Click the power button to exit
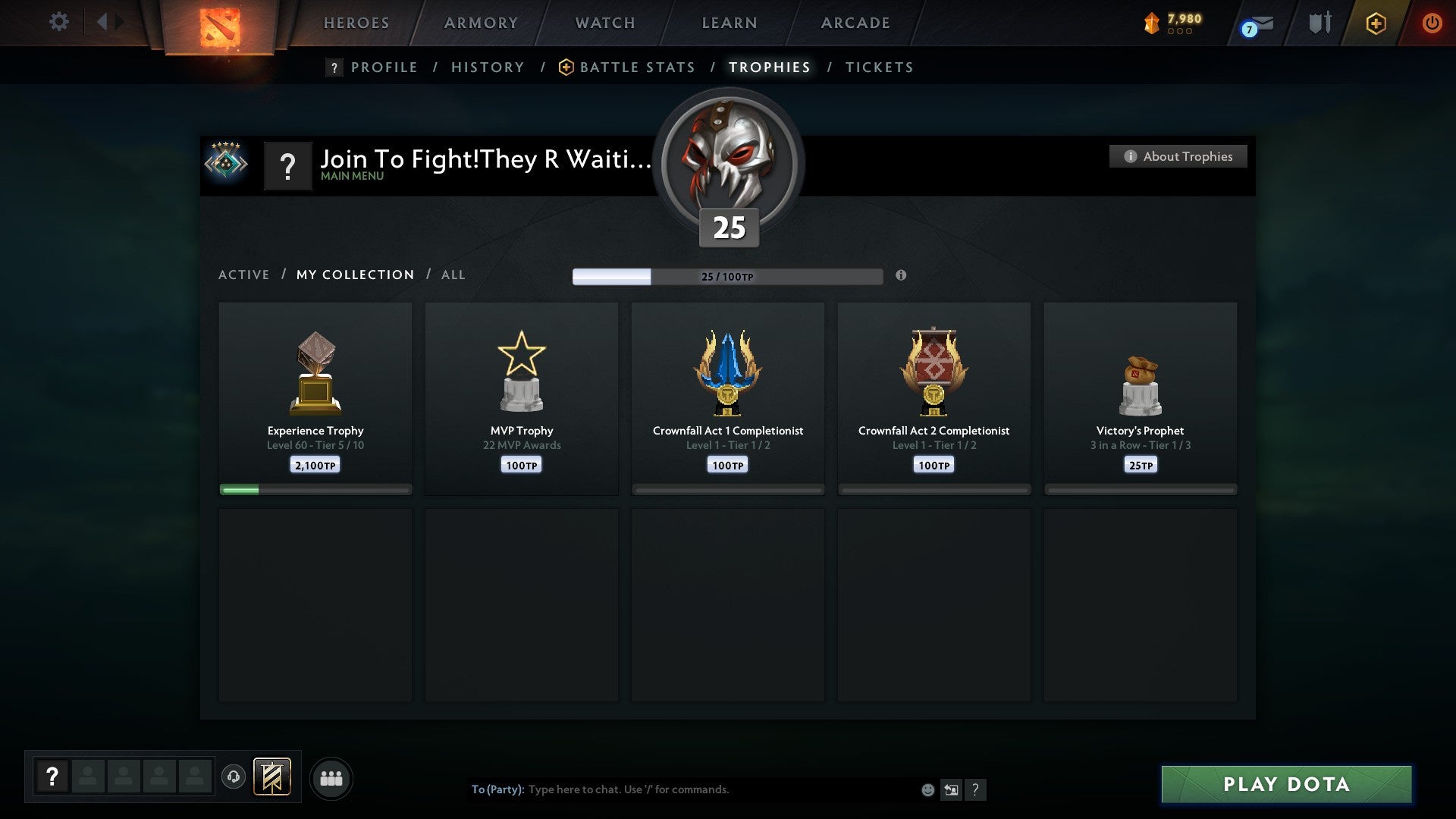Screen dimensions: 1456x819 (x=1433, y=23)
